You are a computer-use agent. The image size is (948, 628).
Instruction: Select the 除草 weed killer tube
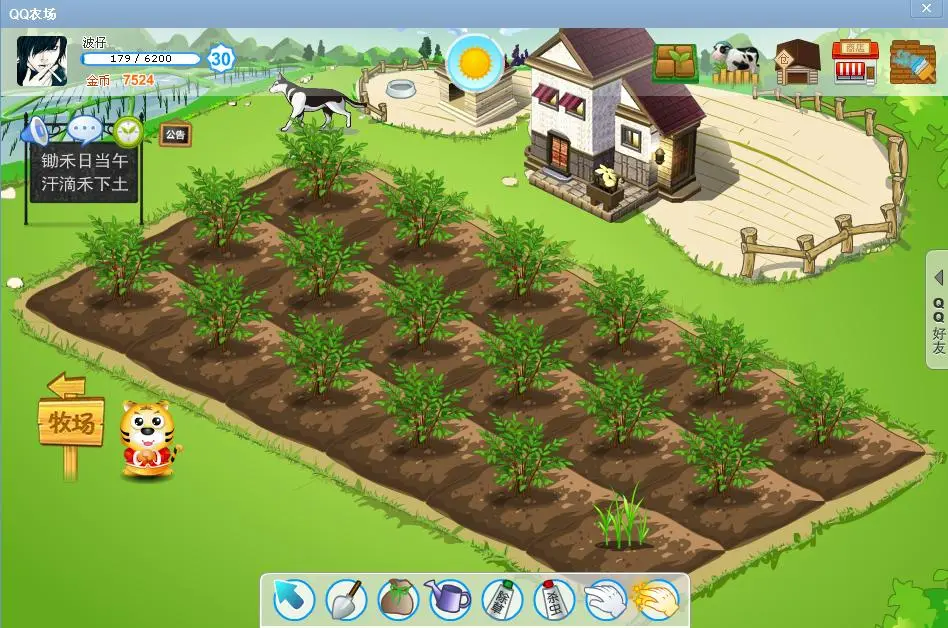point(502,599)
